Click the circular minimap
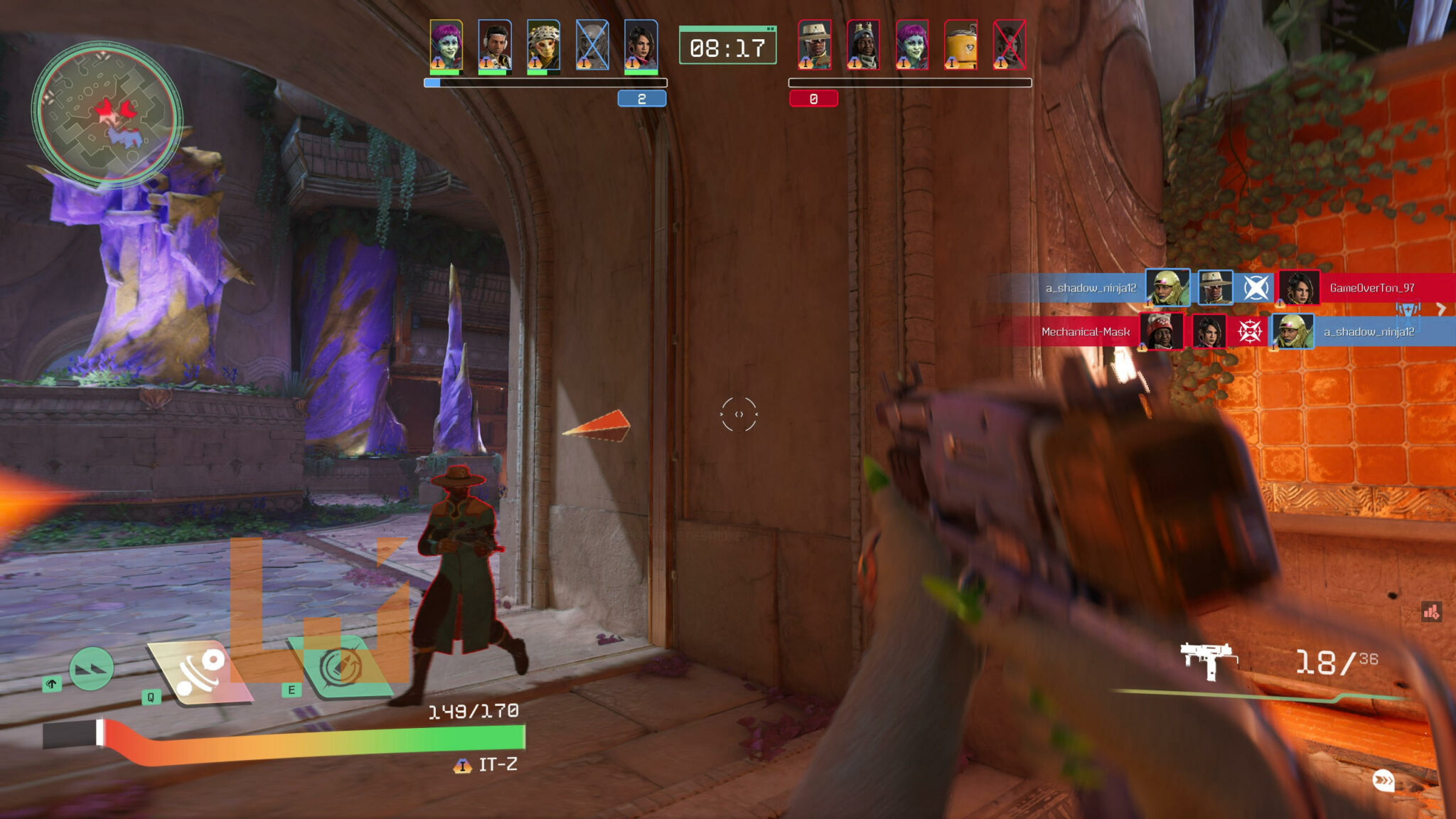This screenshot has width=1456, height=819. [107, 114]
